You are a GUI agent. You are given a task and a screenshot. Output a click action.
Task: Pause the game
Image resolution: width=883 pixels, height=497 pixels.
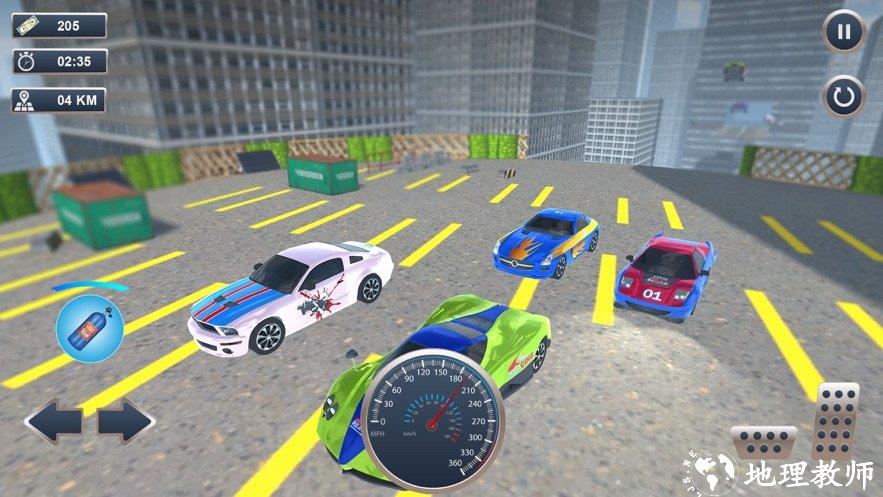(844, 32)
